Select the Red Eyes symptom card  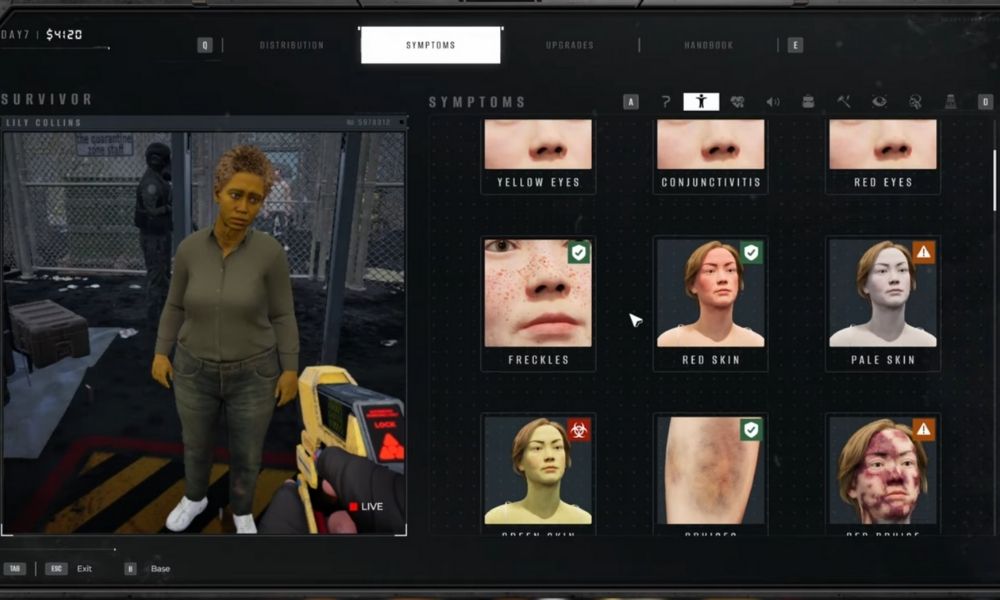[882, 154]
